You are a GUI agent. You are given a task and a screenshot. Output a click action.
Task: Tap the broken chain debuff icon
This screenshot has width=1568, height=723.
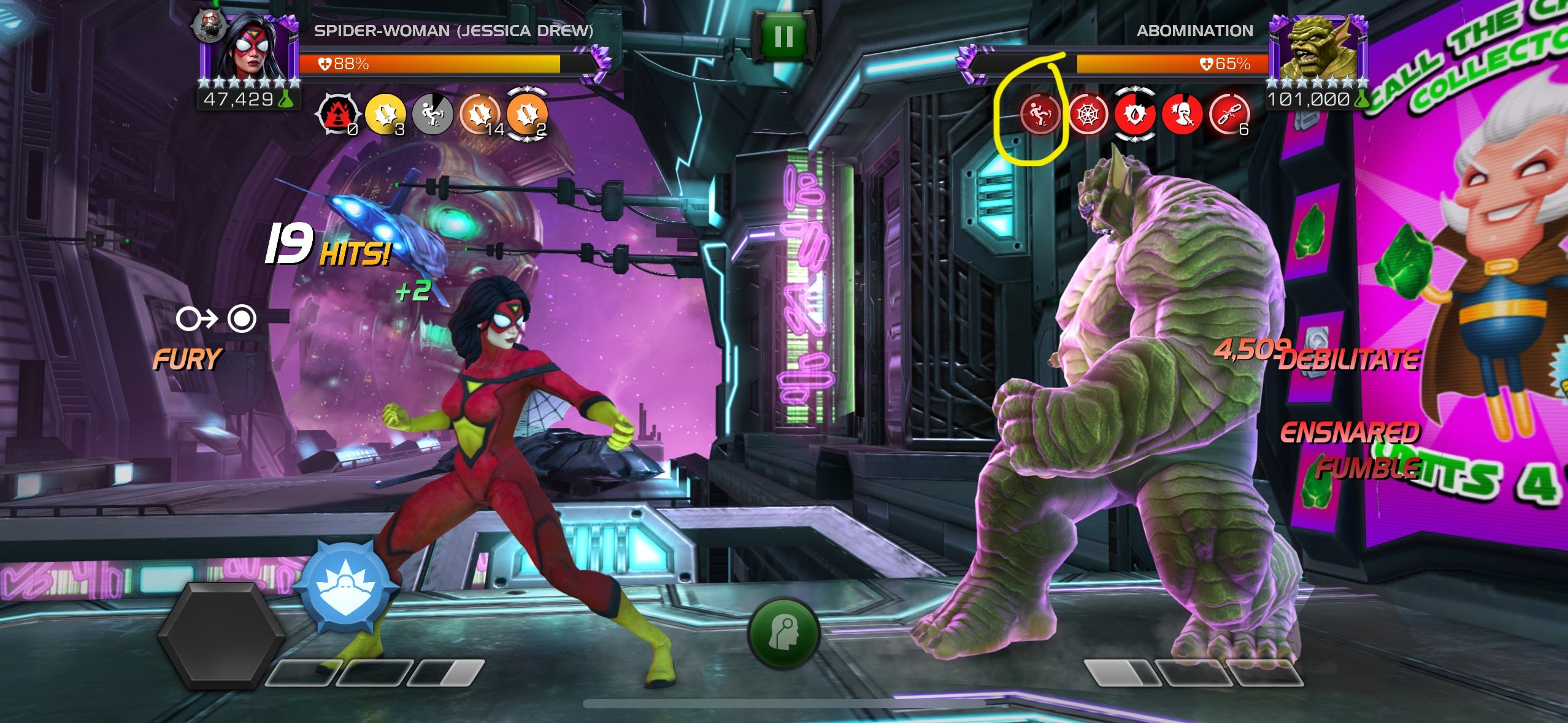tap(1229, 114)
